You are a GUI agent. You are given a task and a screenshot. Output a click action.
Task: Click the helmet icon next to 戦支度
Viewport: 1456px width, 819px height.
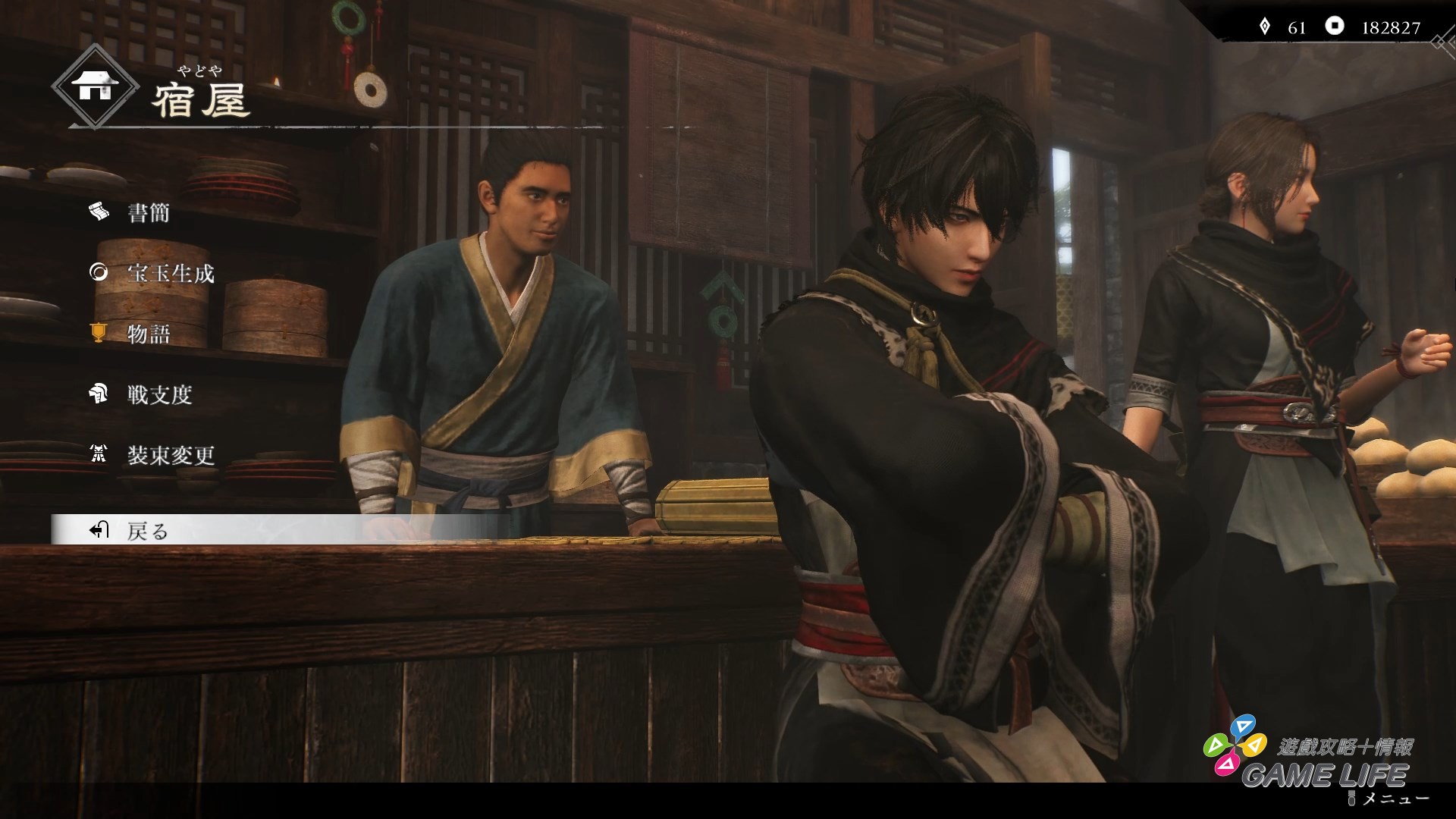tap(97, 395)
